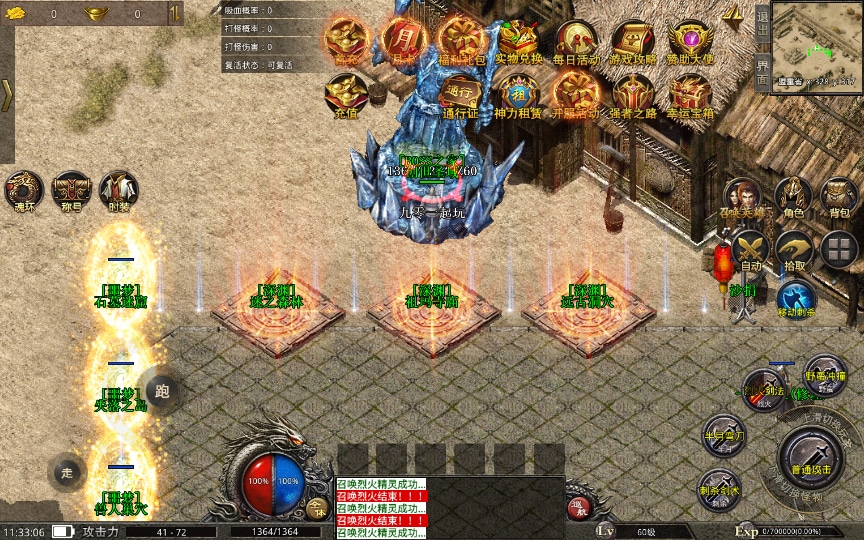The image size is (864, 540).
Task: Open the 背包 backpack
Action: pos(838,195)
